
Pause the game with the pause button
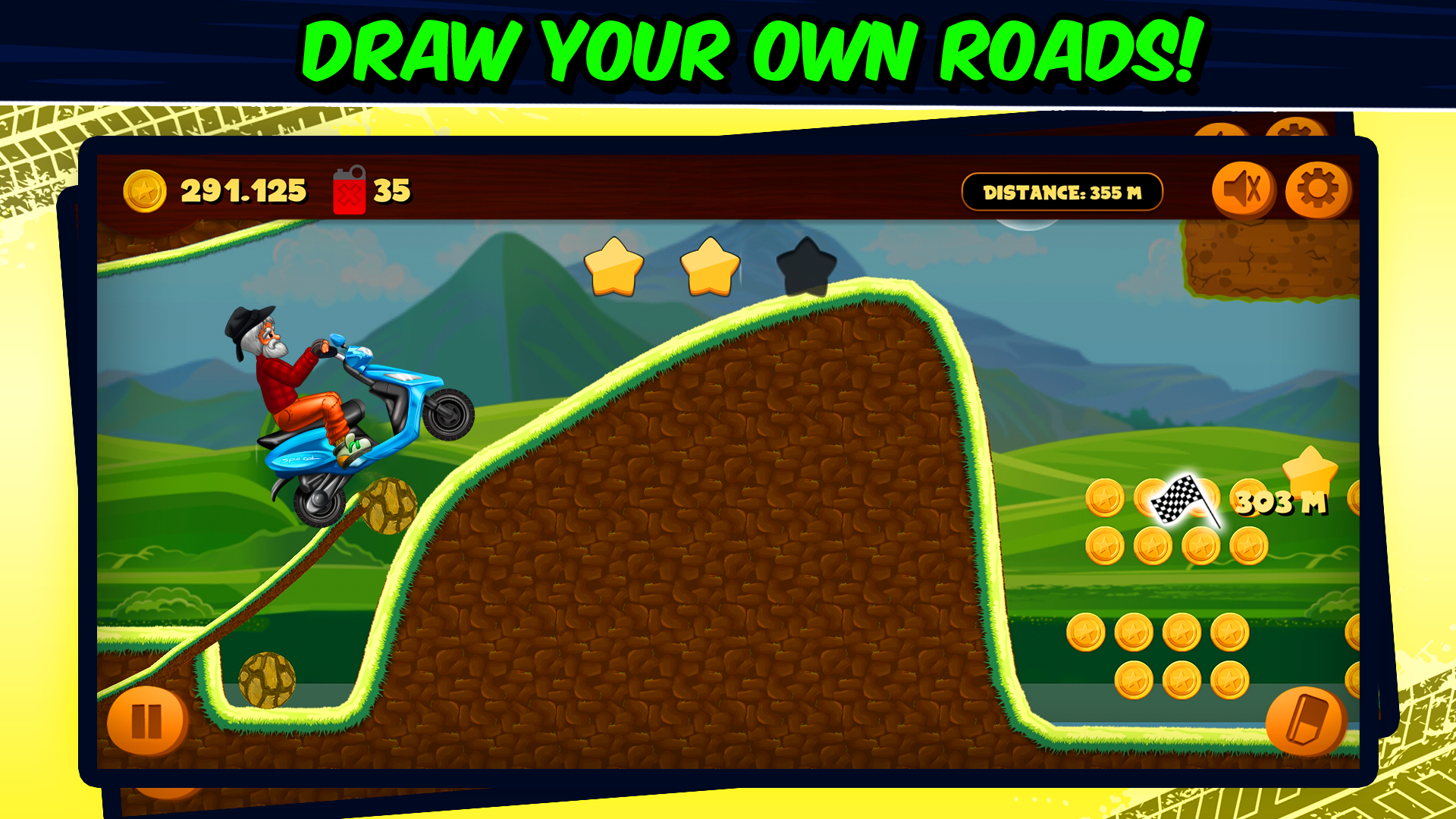(x=149, y=721)
